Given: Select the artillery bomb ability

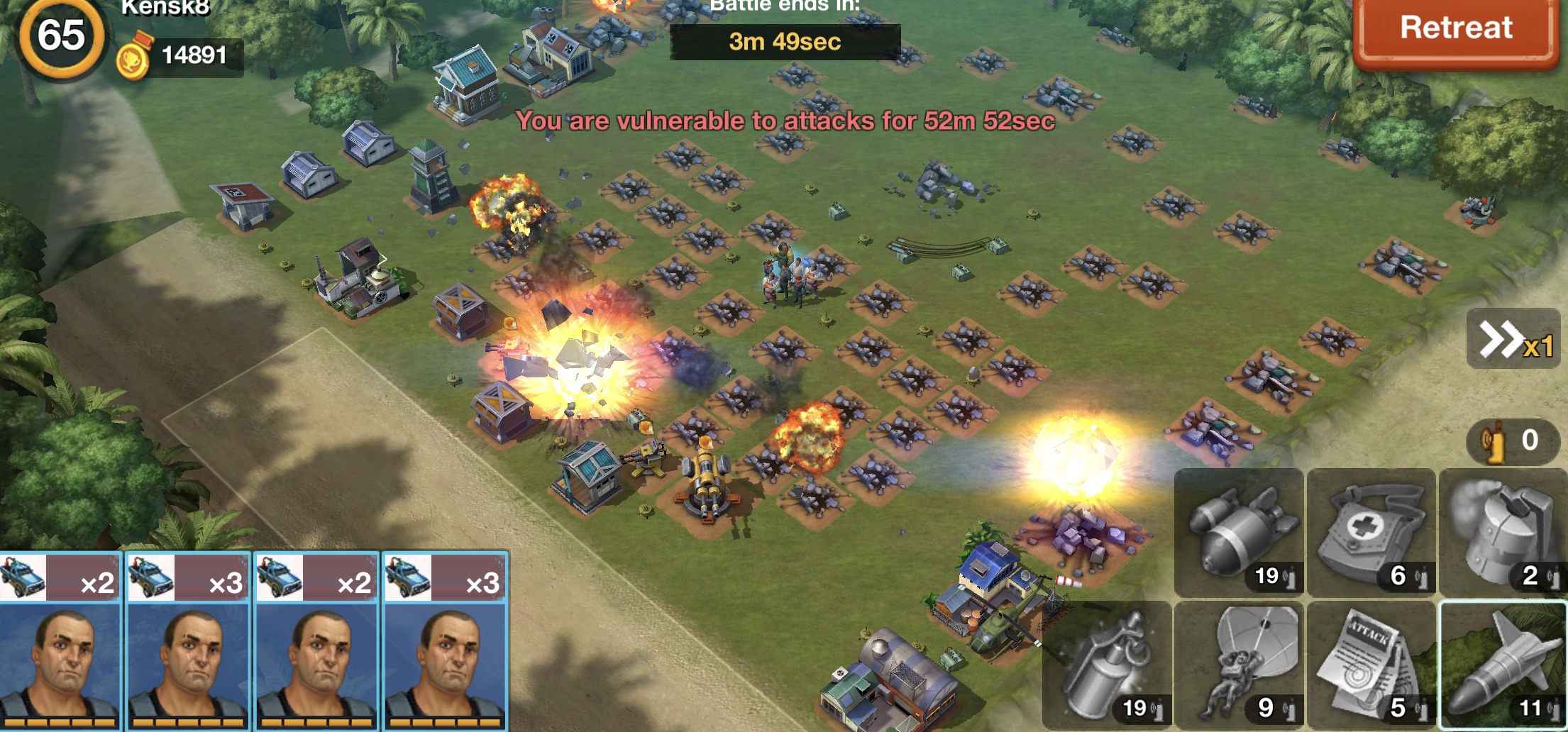Looking at the screenshot, I should coord(1239,532).
